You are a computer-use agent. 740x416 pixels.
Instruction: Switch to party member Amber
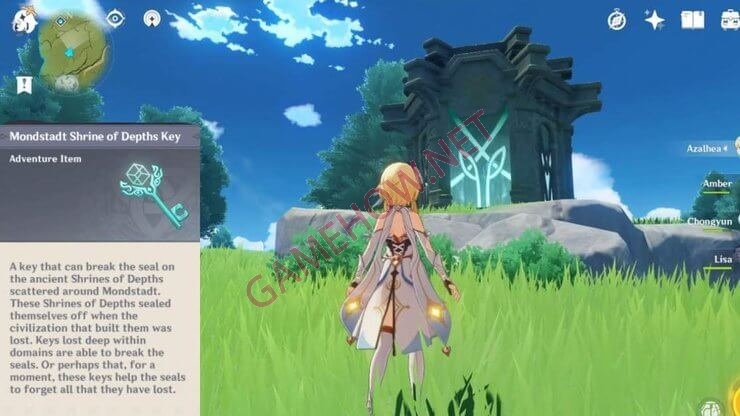(x=716, y=184)
